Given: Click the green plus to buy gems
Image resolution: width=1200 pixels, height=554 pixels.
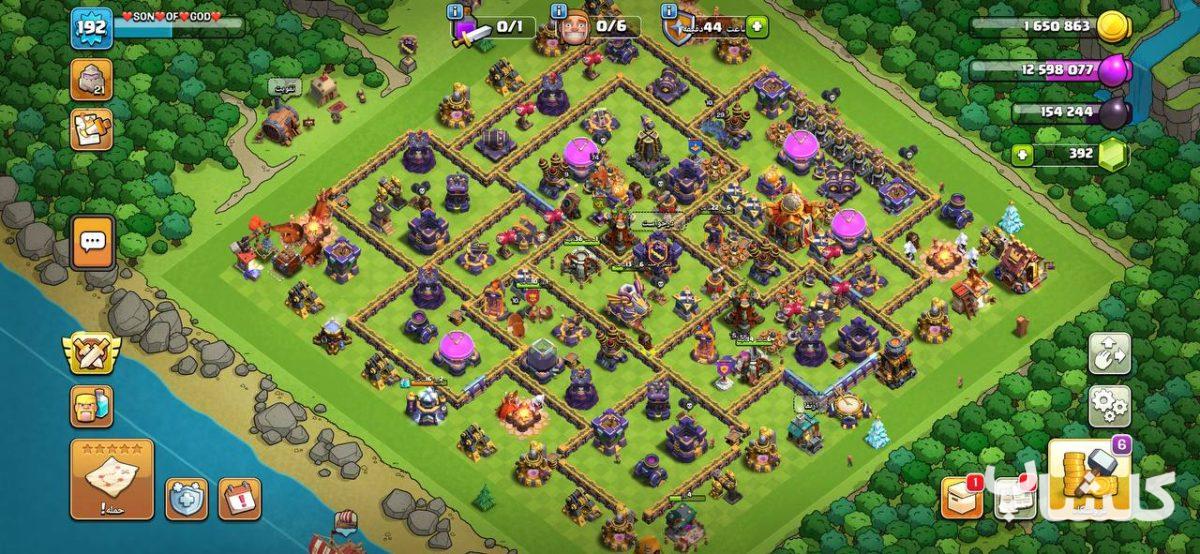Looking at the screenshot, I should tap(1021, 155).
